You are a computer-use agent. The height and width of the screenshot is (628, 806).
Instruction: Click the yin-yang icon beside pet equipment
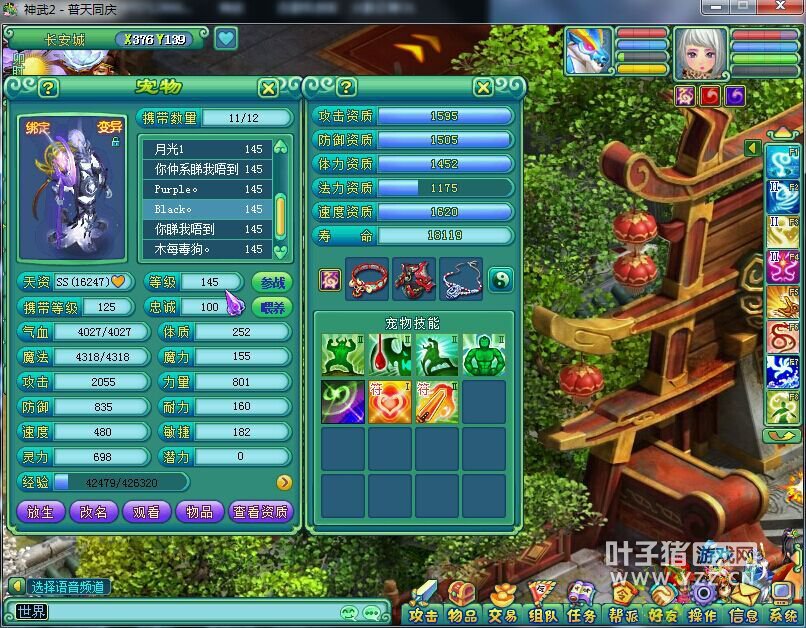click(x=501, y=279)
